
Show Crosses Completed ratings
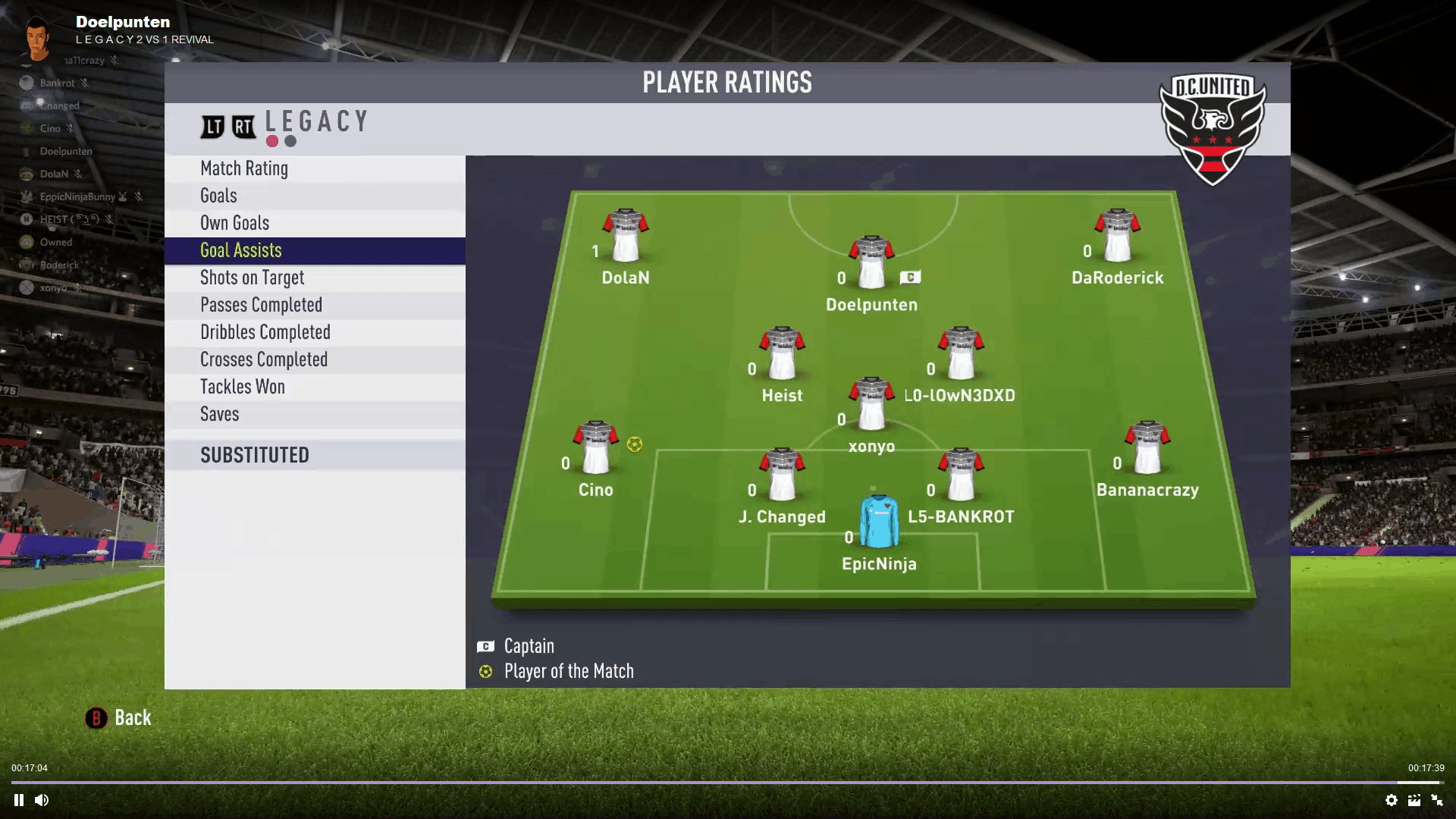tap(264, 359)
